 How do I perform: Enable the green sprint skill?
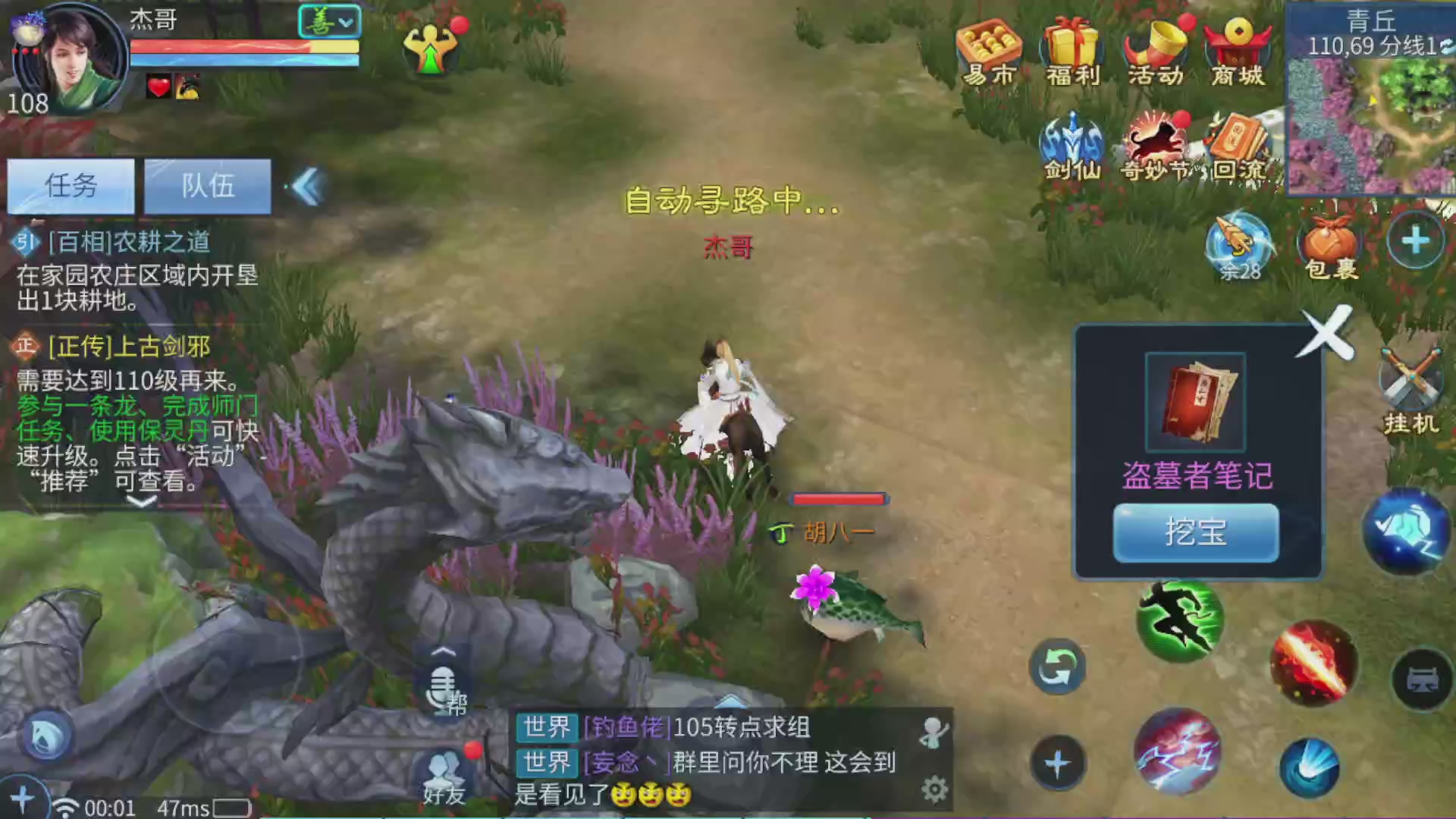tap(1180, 622)
